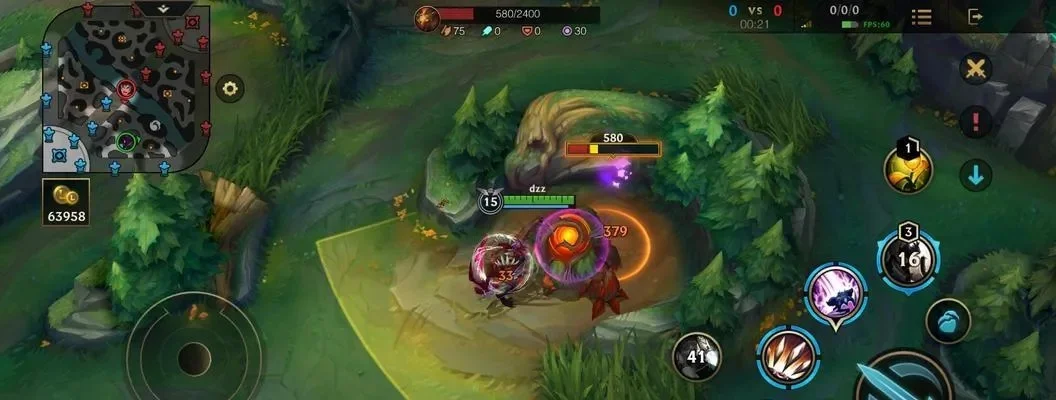Image resolution: width=1056 pixels, height=400 pixels.
Task: Open the shop via the gold coin counter
Action: (x=66, y=201)
